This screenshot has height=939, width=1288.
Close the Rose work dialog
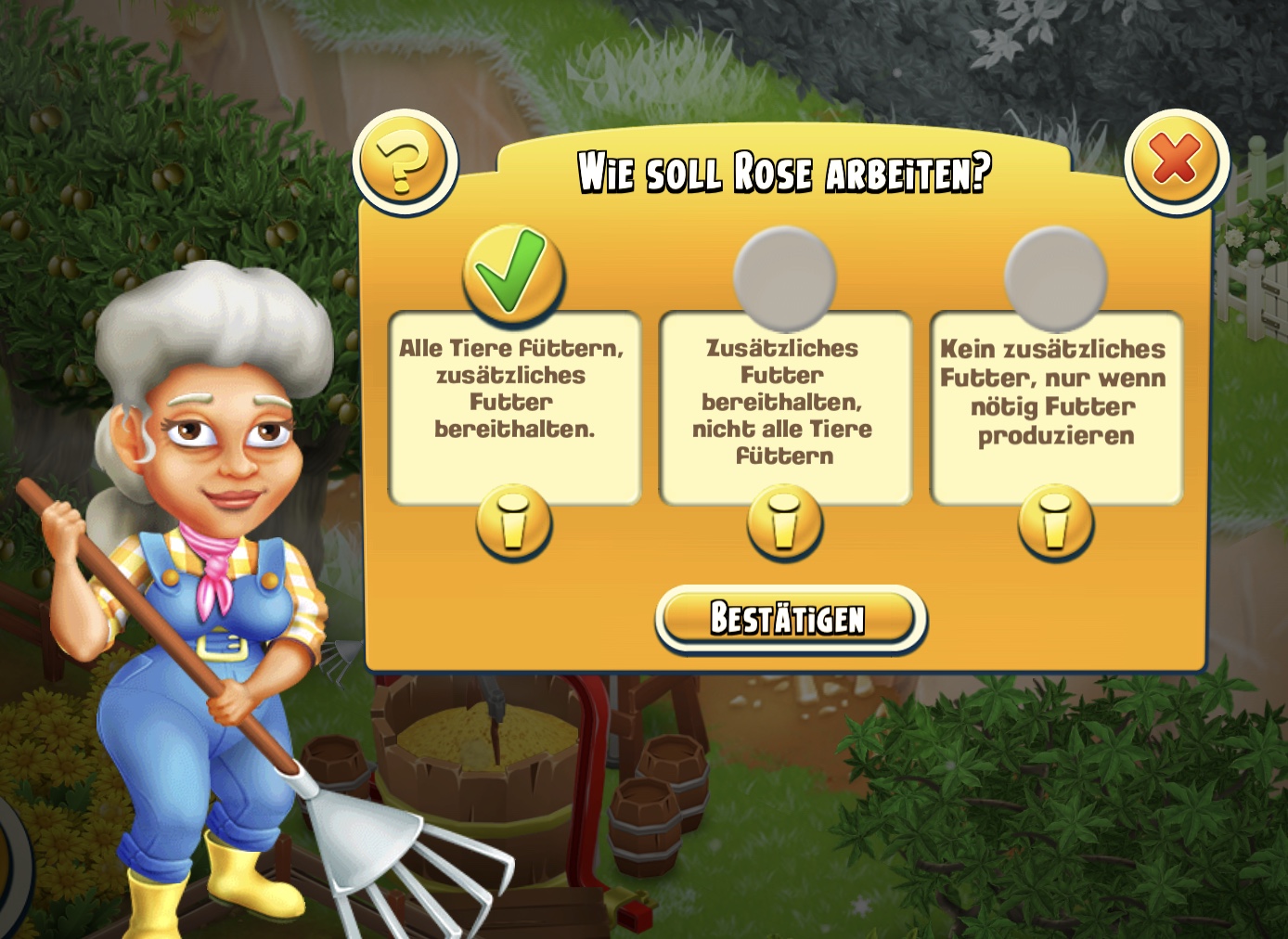click(1176, 161)
